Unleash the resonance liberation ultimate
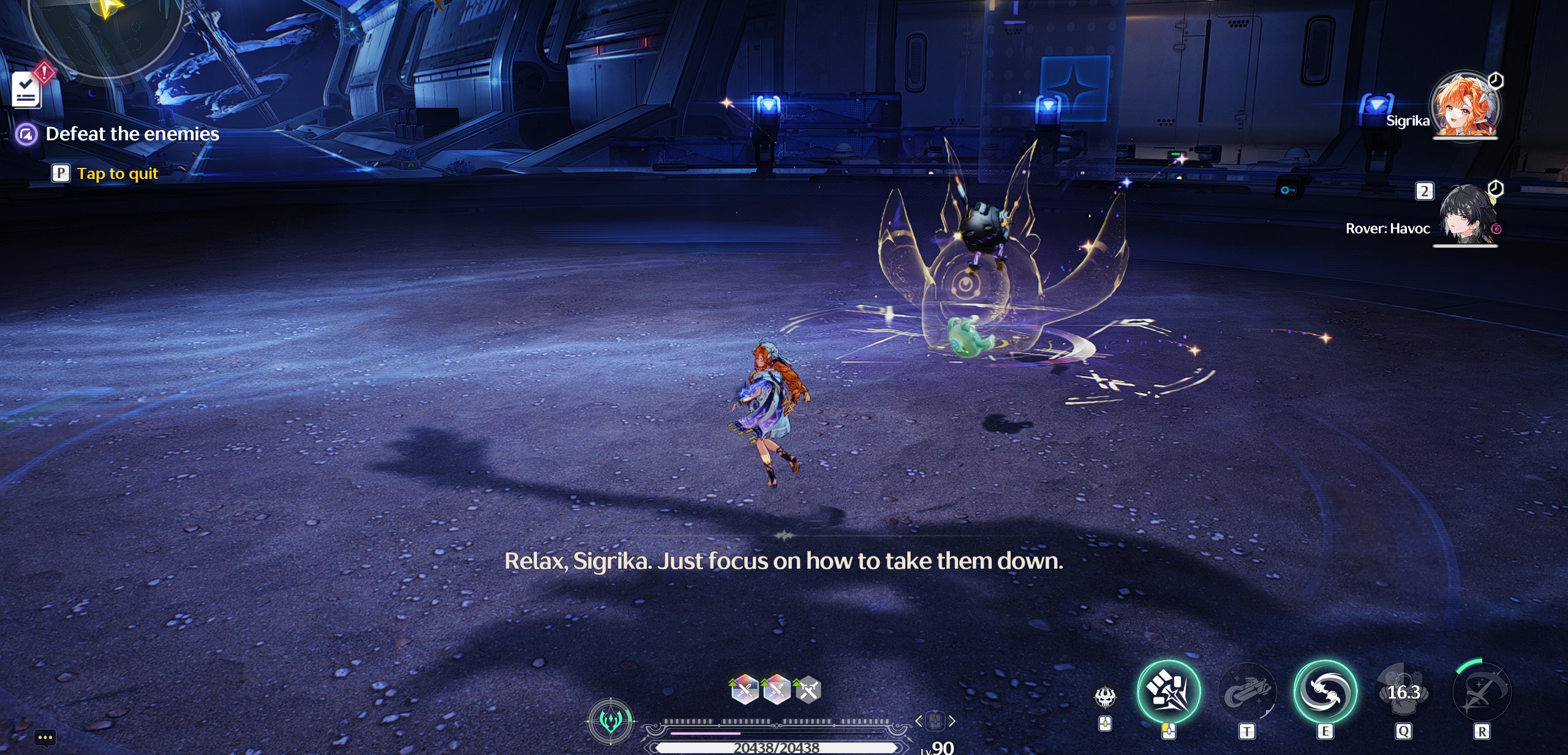The width and height of the screenshot is (1568, 755). pos(1481,692)
